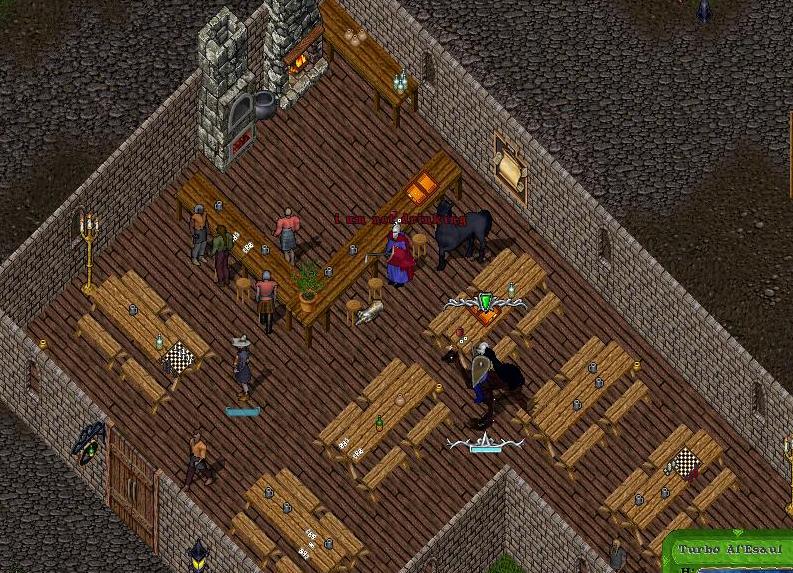Click the green gem target marker above the rider
Screen dimensions: 793x573
point(486,302)
